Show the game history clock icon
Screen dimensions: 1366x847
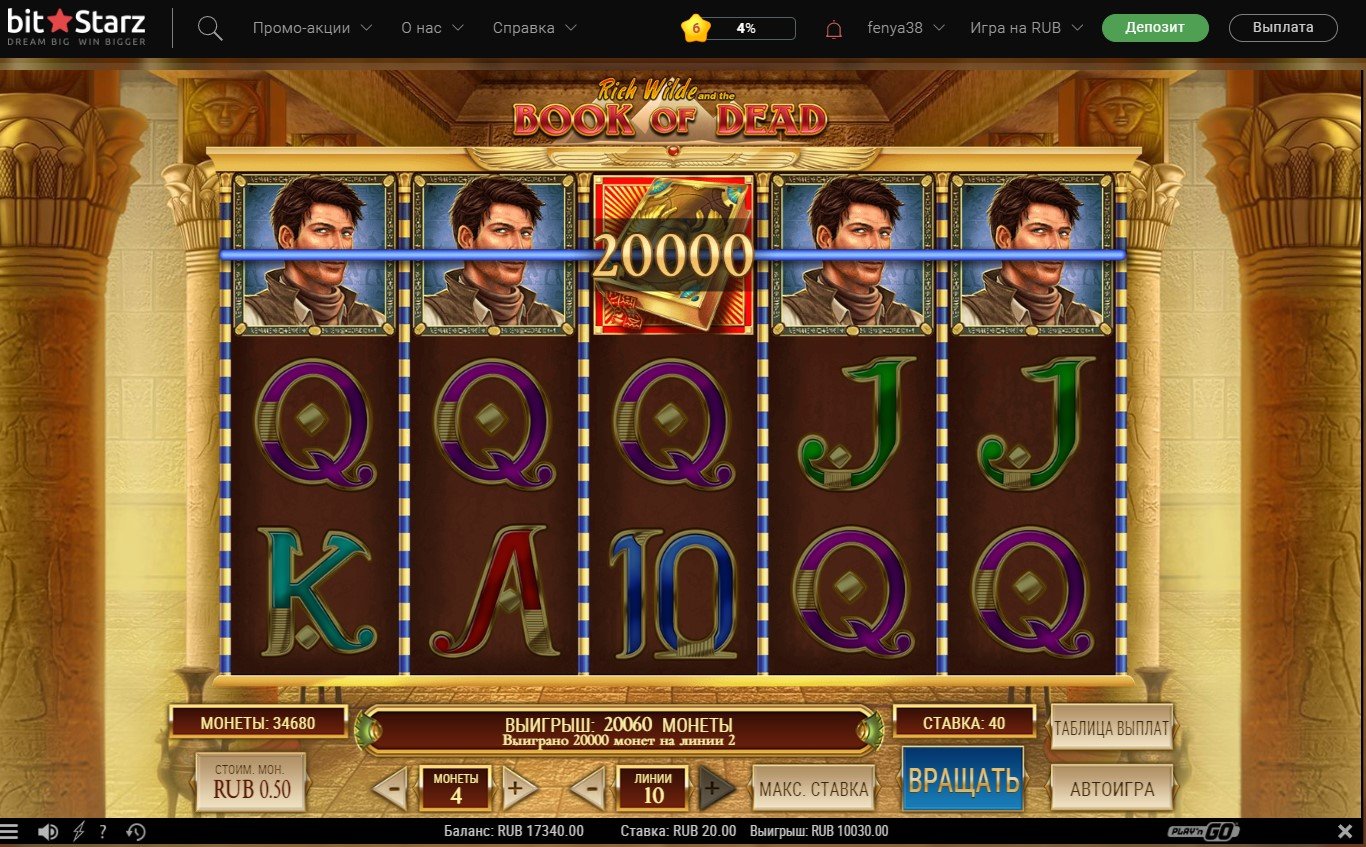coord(136,832)
